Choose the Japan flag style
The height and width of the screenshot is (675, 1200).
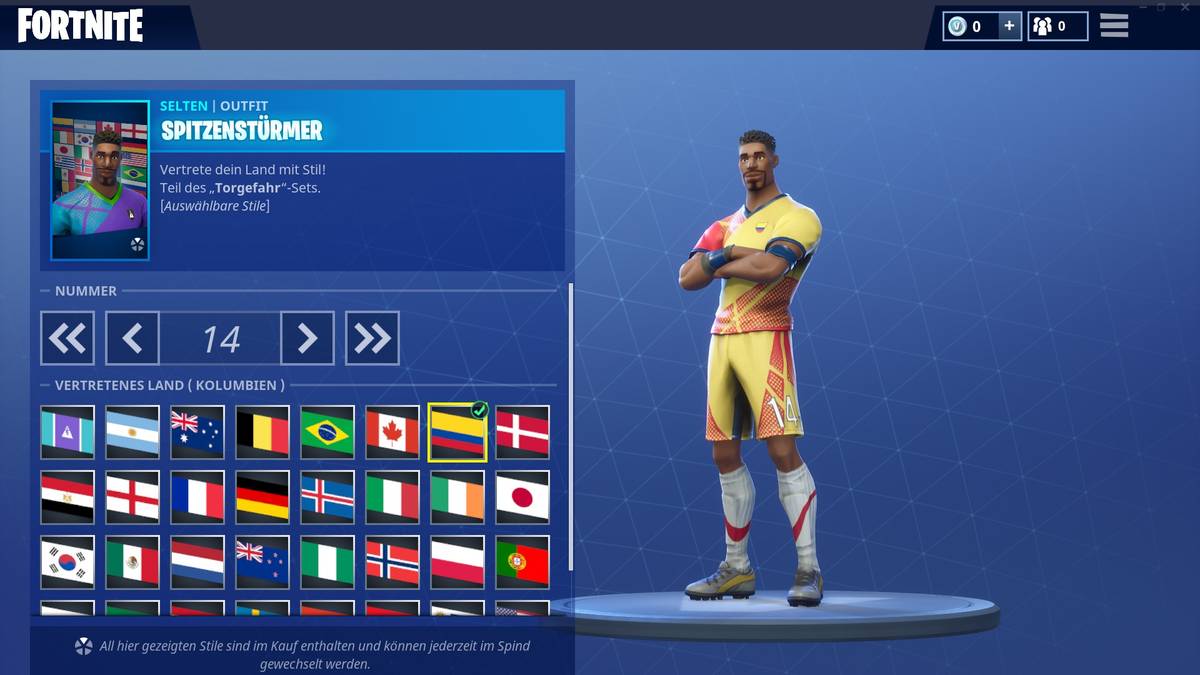[x=522, y=497]
